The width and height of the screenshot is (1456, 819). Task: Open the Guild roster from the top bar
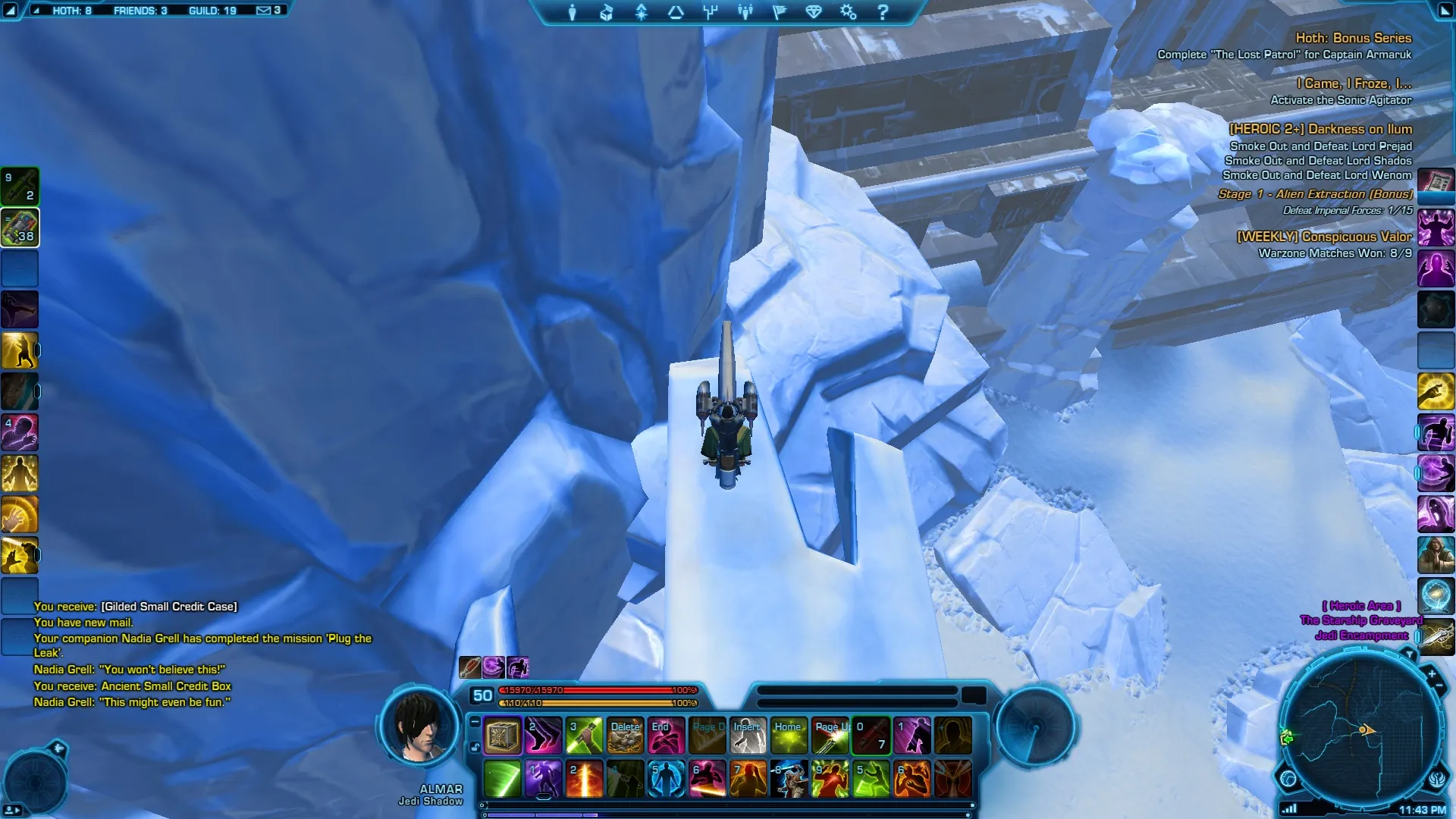[212, 11]
